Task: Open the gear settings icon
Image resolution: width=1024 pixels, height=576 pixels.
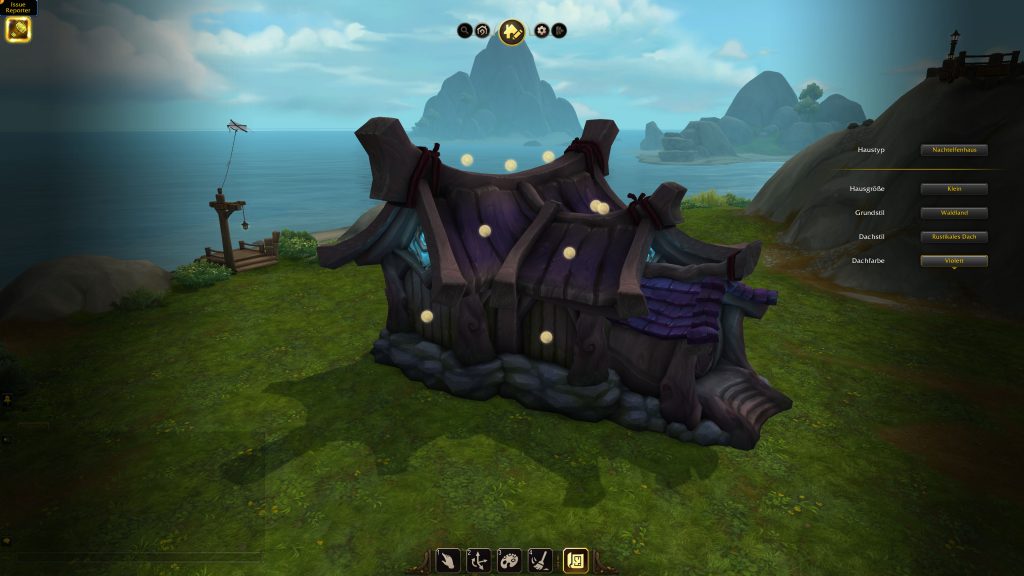Action: (542, 31)
